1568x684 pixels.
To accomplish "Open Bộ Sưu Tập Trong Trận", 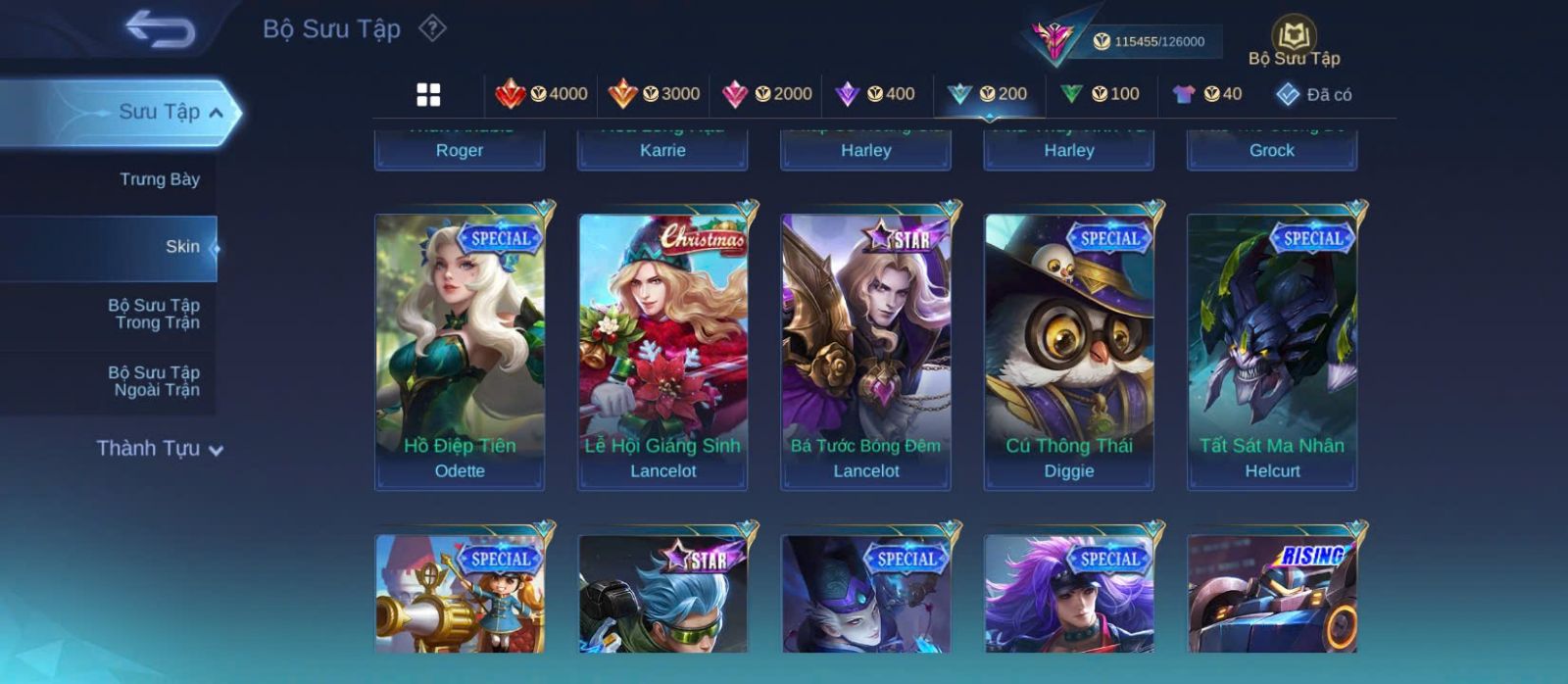I will pos(154,314).
